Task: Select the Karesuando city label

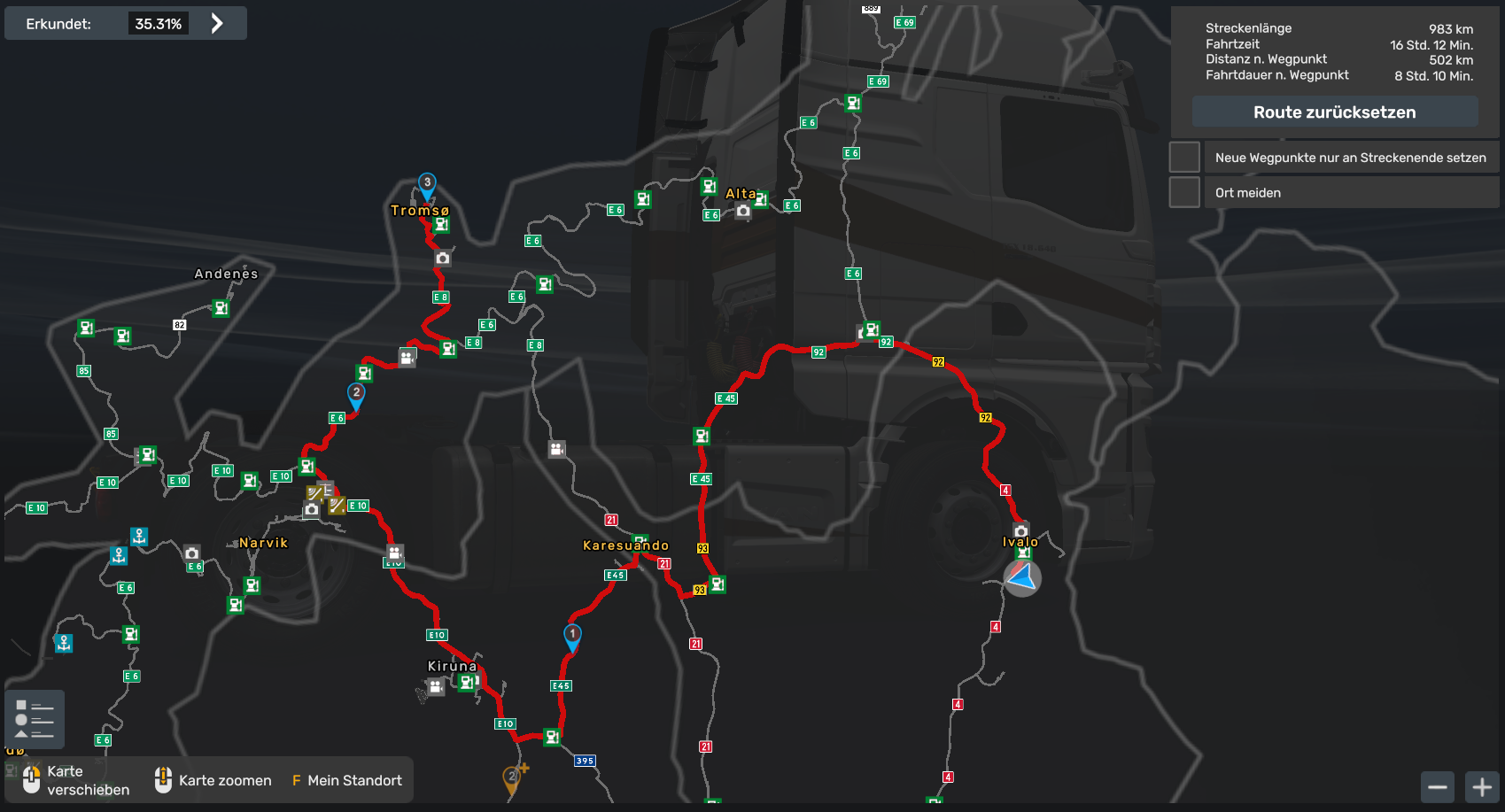Action: (625, 545)
